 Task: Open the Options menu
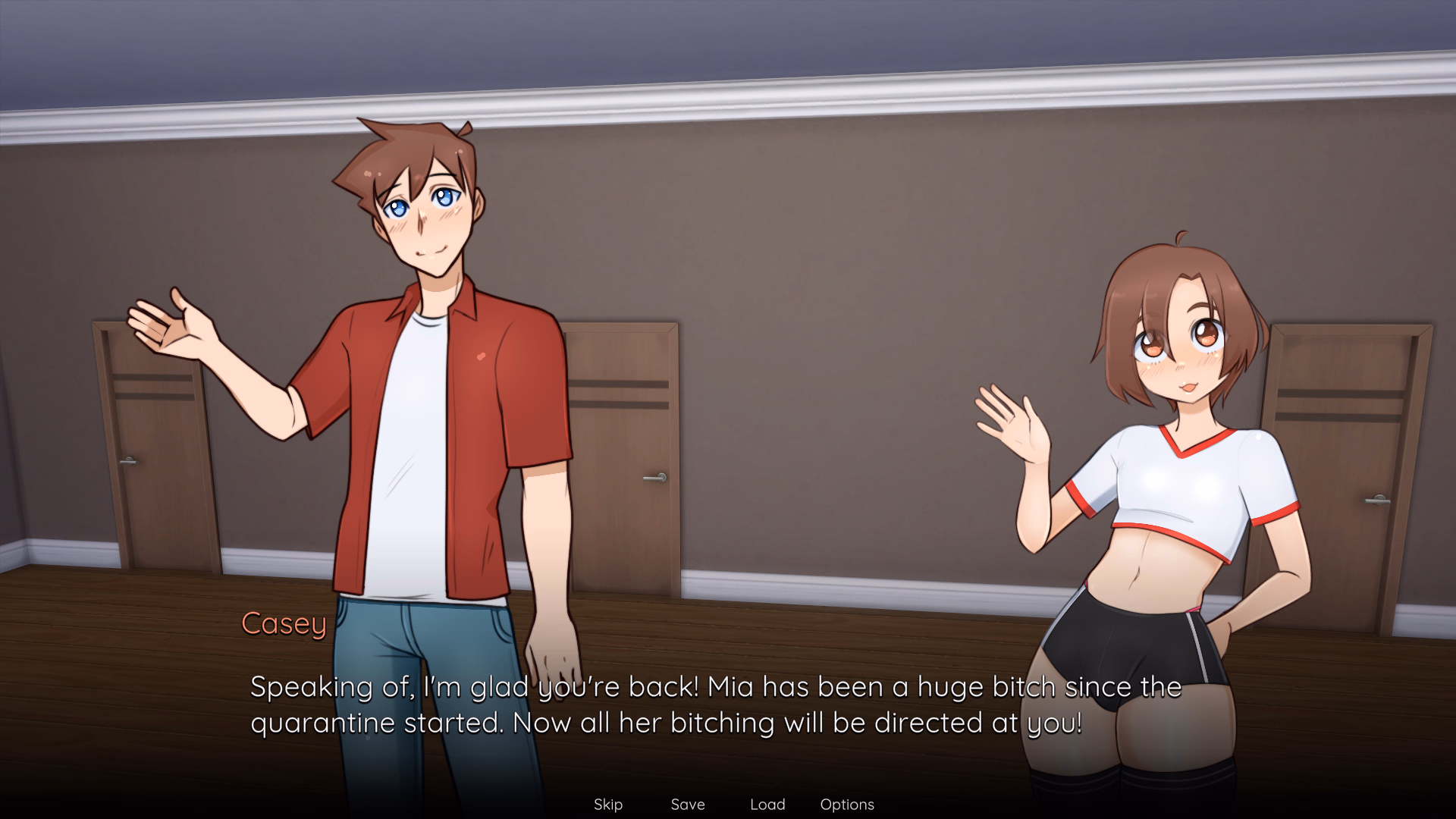847,805
